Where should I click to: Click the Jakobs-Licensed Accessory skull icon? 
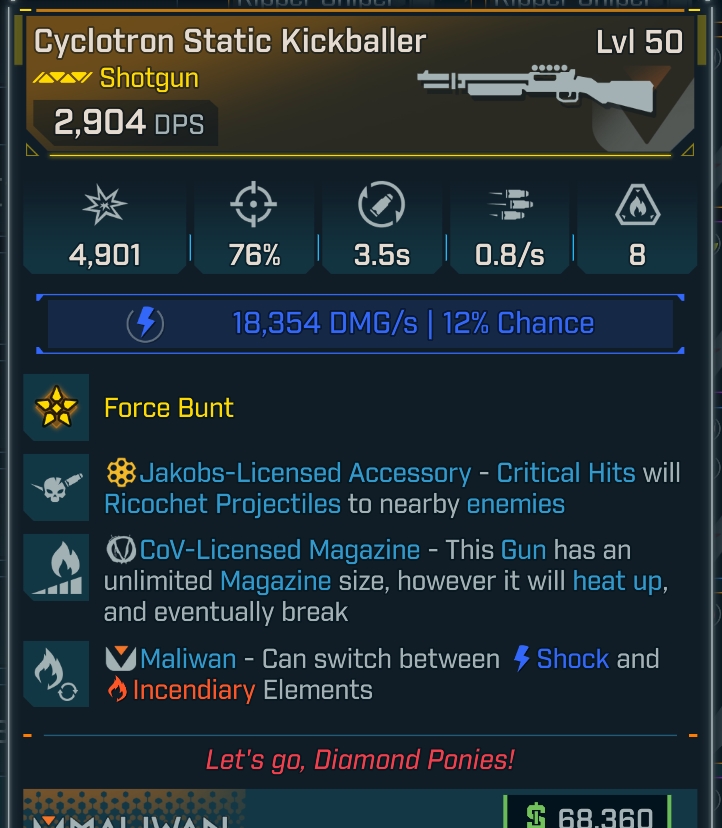tap(56, 487)
